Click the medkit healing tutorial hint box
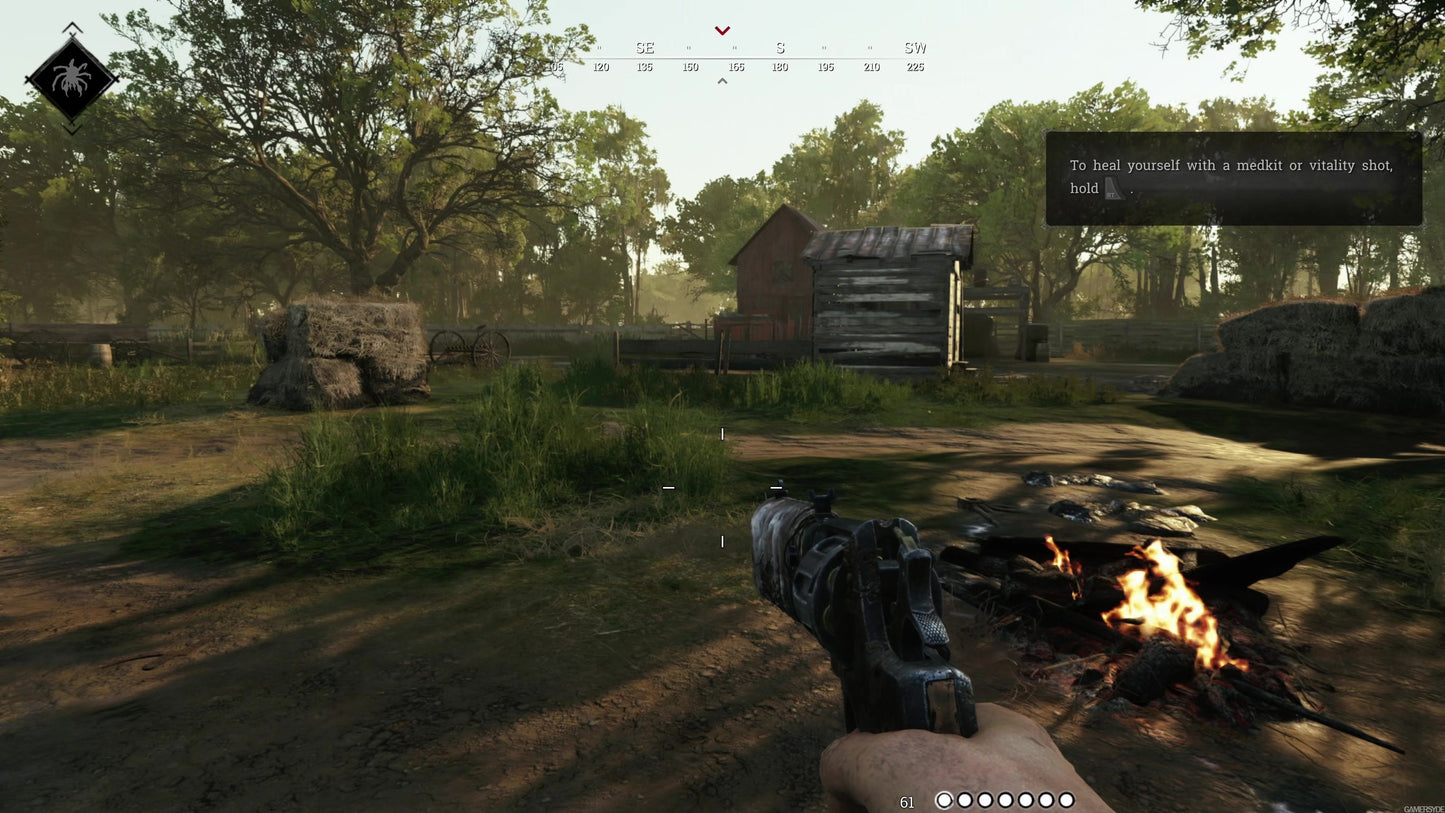The width and height of the screenshot is (1445, 813). point(1233,178)
